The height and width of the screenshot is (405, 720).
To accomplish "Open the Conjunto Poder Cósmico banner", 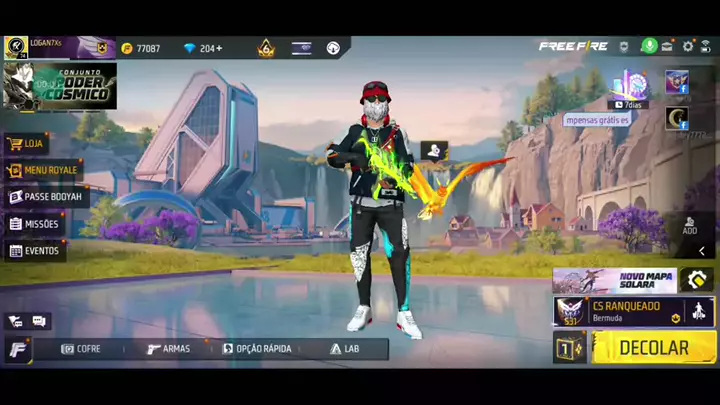I will pos(60,86).
